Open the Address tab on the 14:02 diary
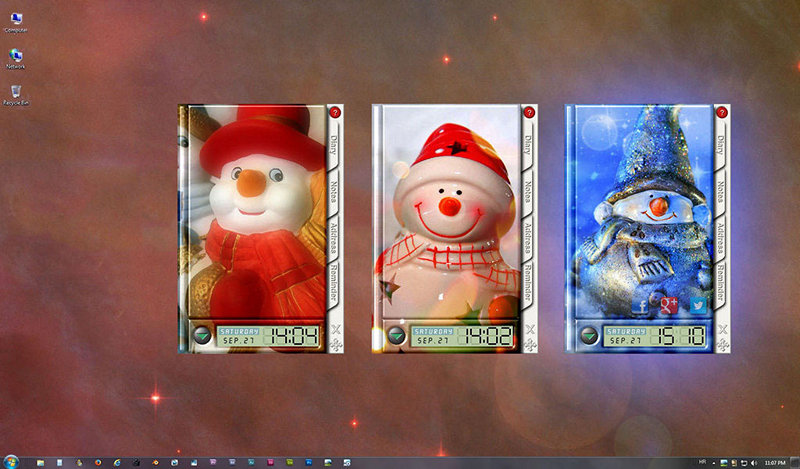Screen dimensions: 800x469 (529, 236)
